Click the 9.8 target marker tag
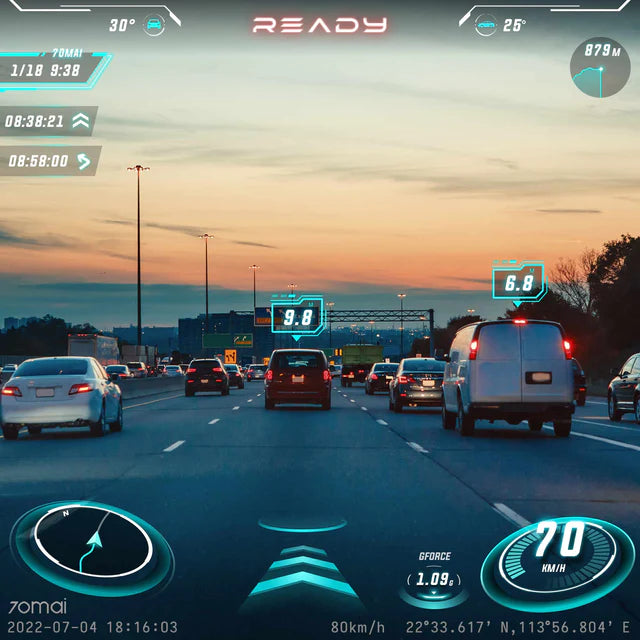Viewport: 640px width, 640px height. pos(298,317)
